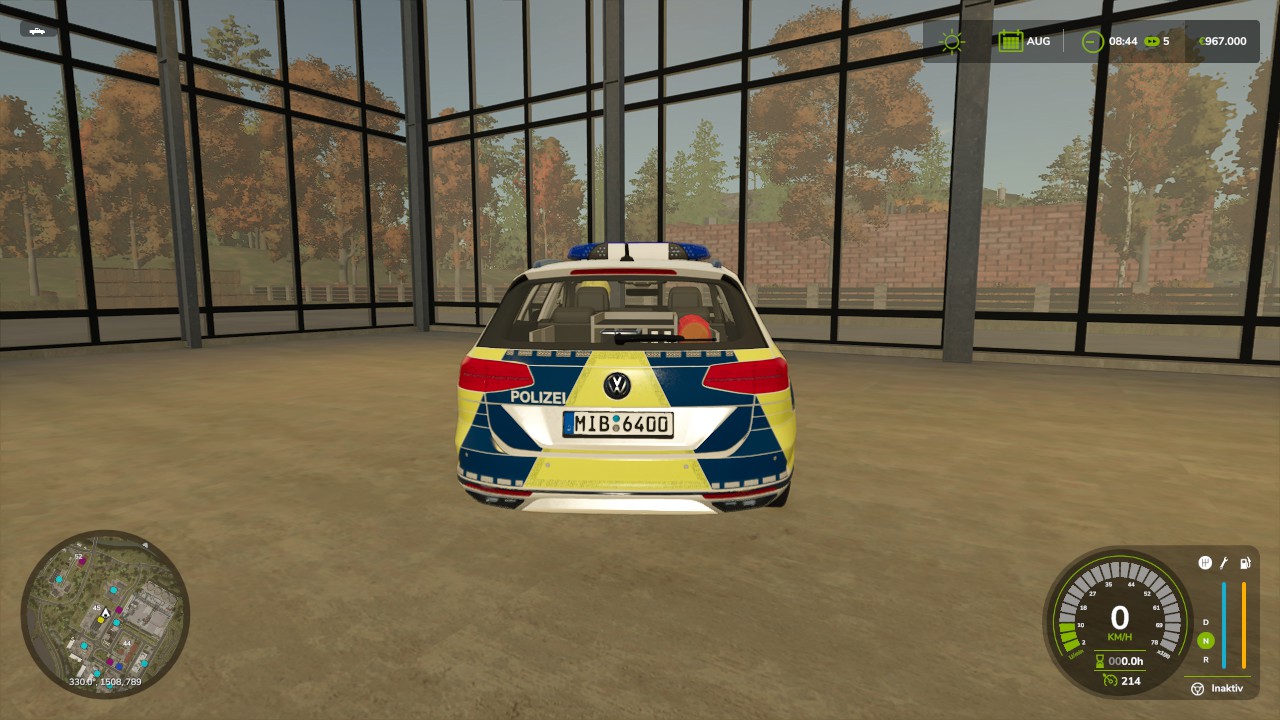Select the yellow marker on the minimap

(x=100, y=620)
